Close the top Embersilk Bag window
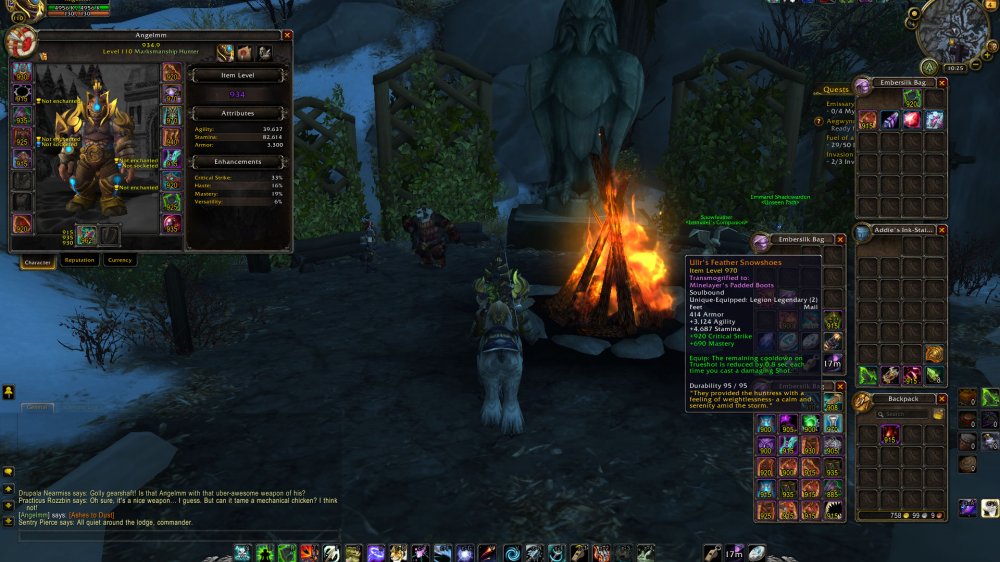 point(942,82)
